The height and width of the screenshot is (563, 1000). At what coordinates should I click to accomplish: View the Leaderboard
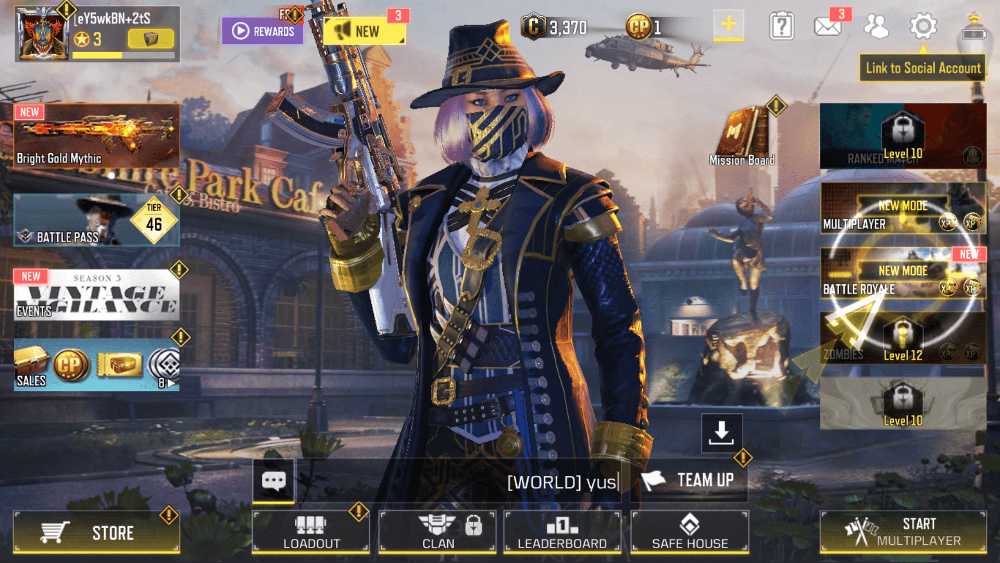tap(562, 532)
